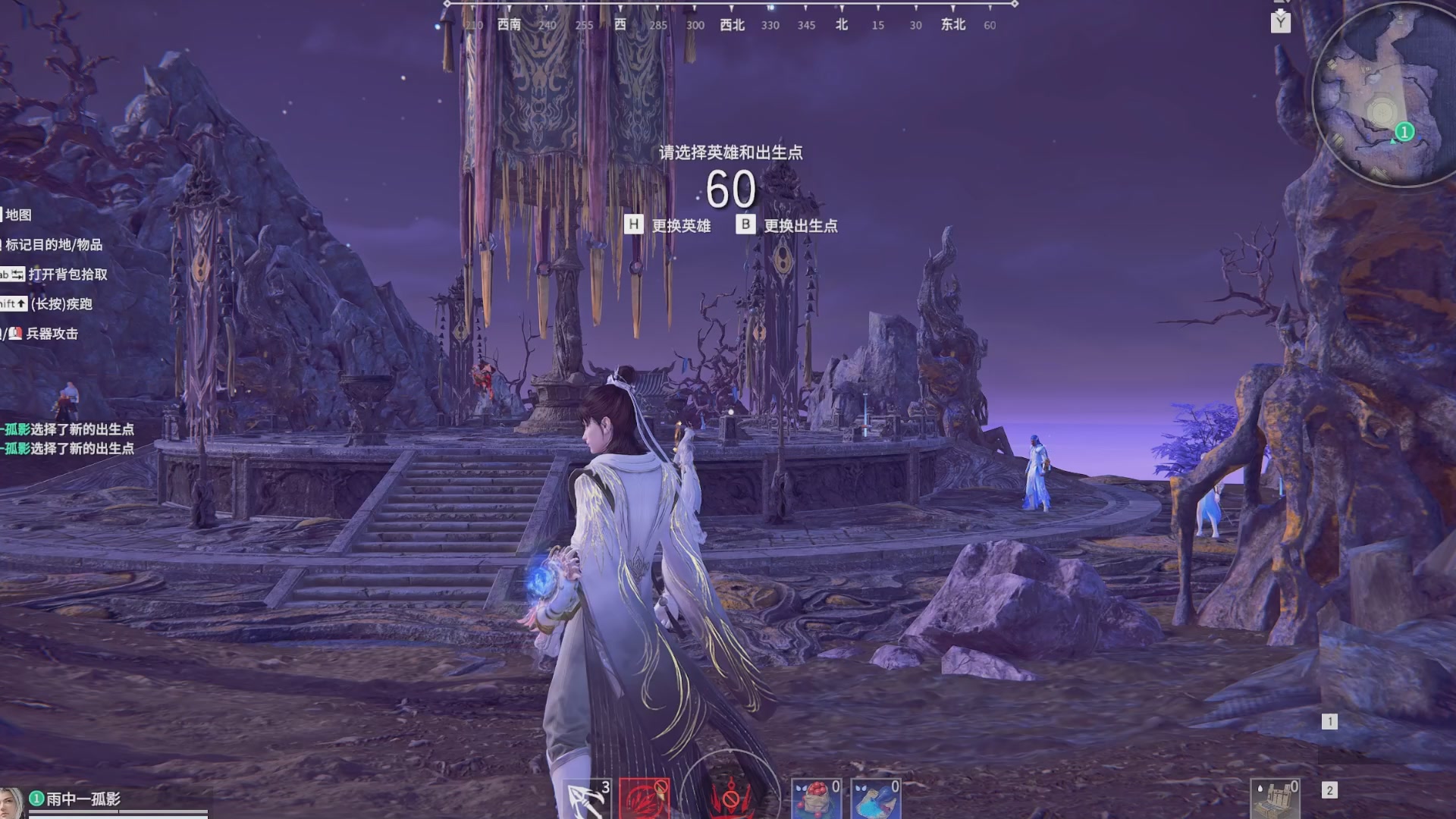Use the blue powder pouch consumable

pyautogui.click(x=875, y=799)
